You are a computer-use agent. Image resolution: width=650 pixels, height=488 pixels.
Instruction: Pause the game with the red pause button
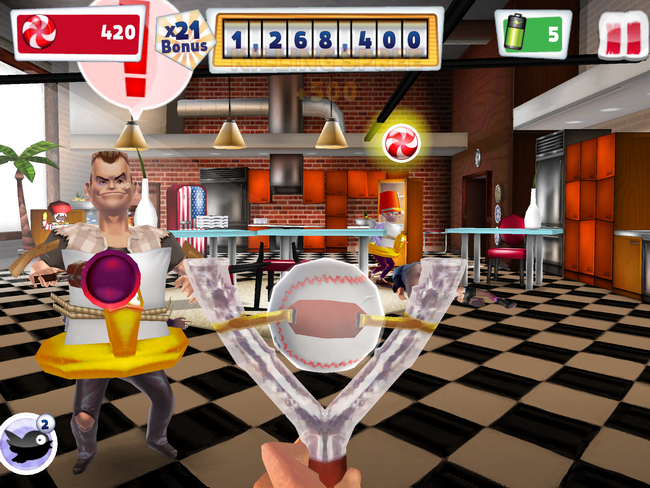point(622,36)
